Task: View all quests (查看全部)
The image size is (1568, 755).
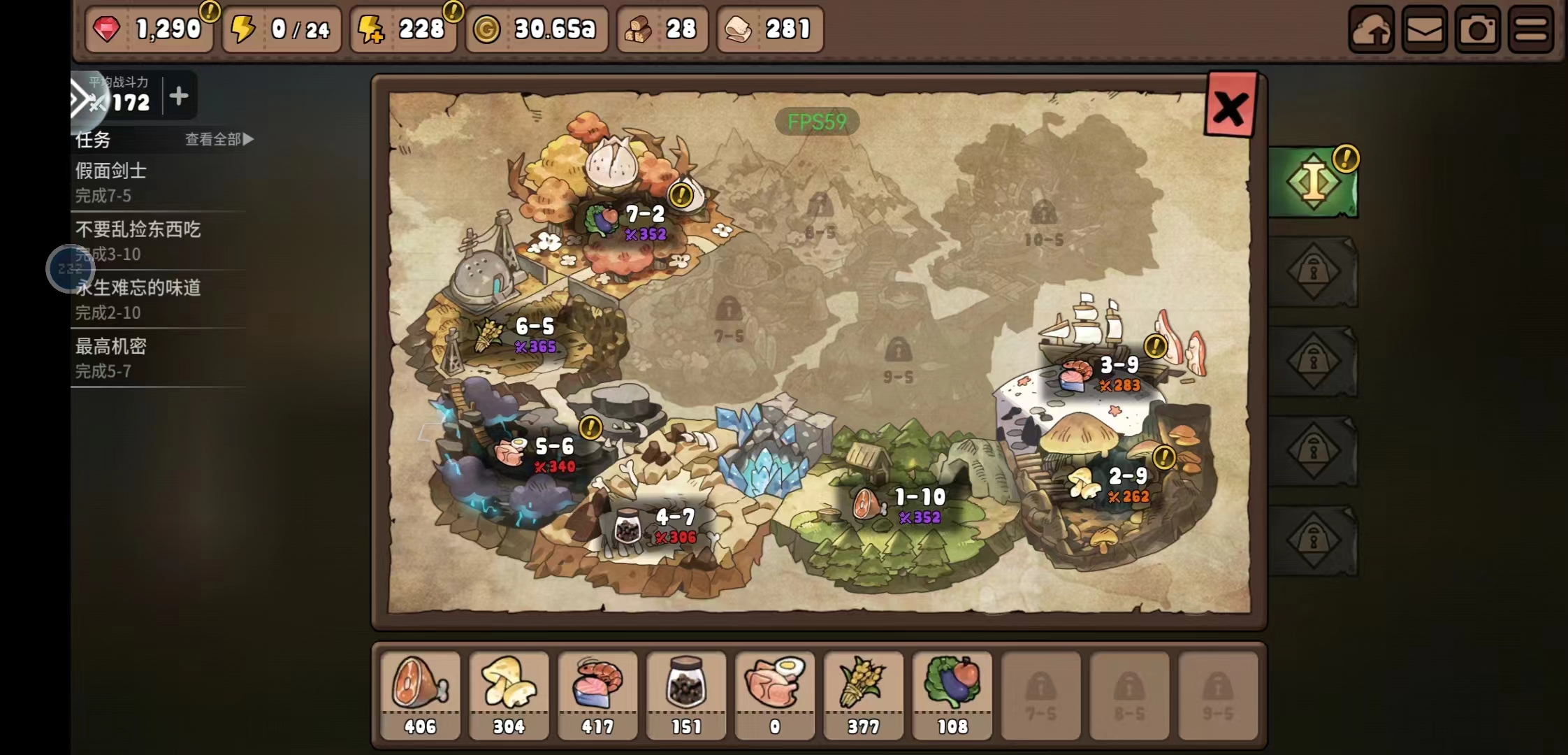Action: 219,139
